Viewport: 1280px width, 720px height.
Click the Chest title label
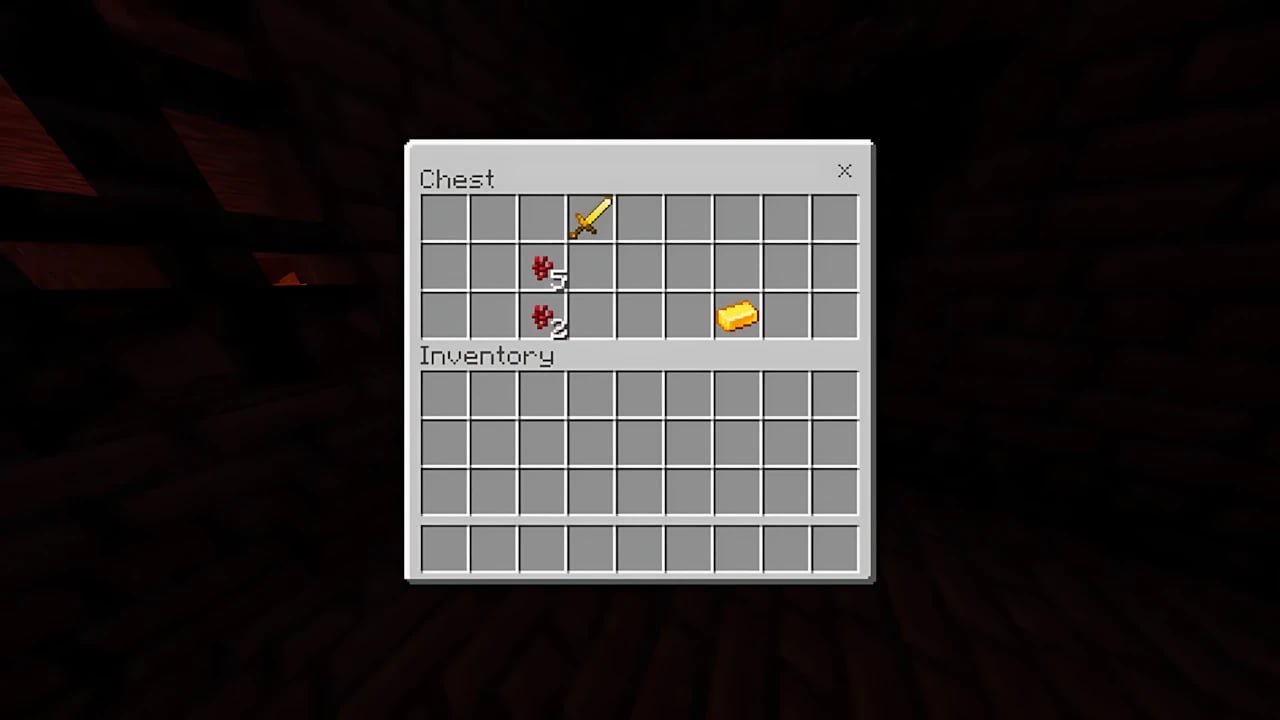457,179
